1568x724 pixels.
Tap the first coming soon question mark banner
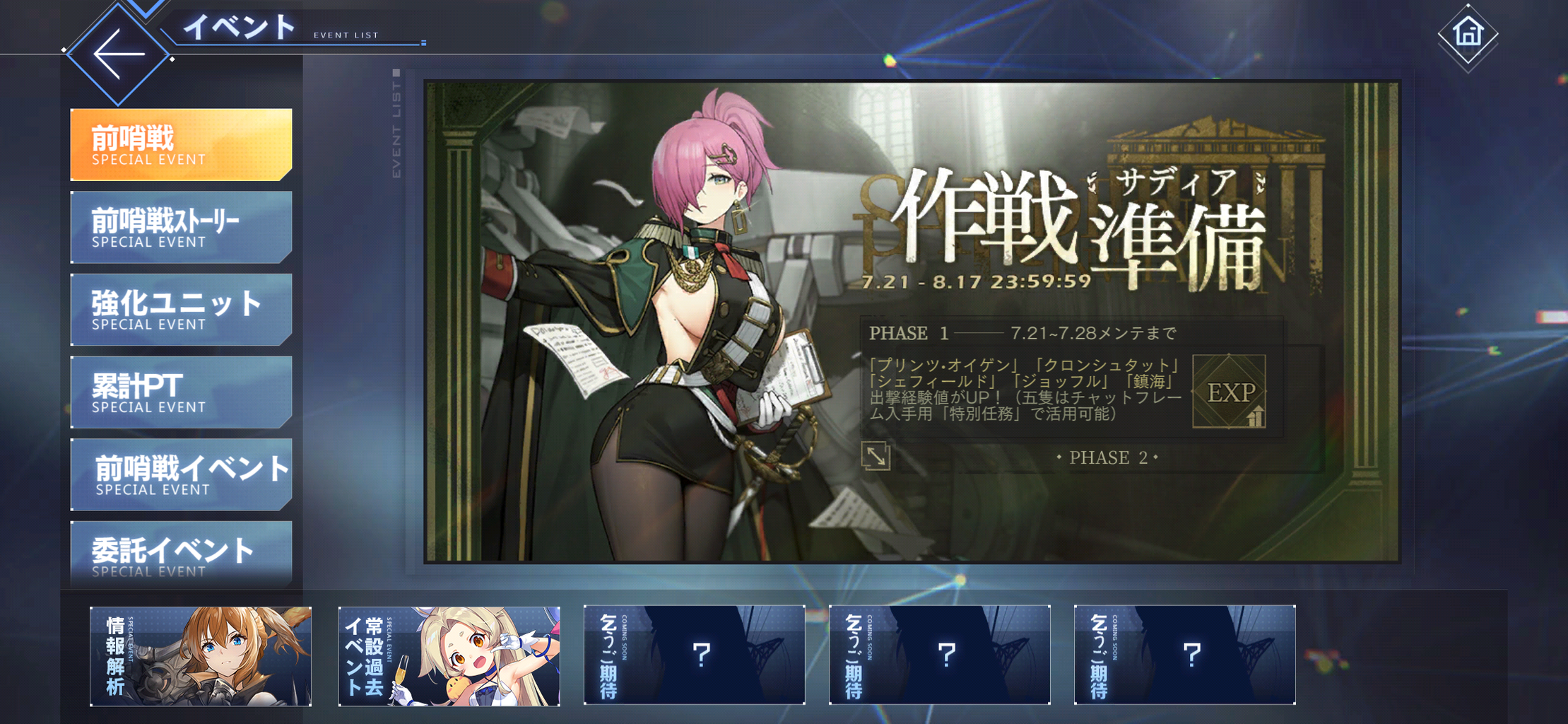tap(694, 655)
